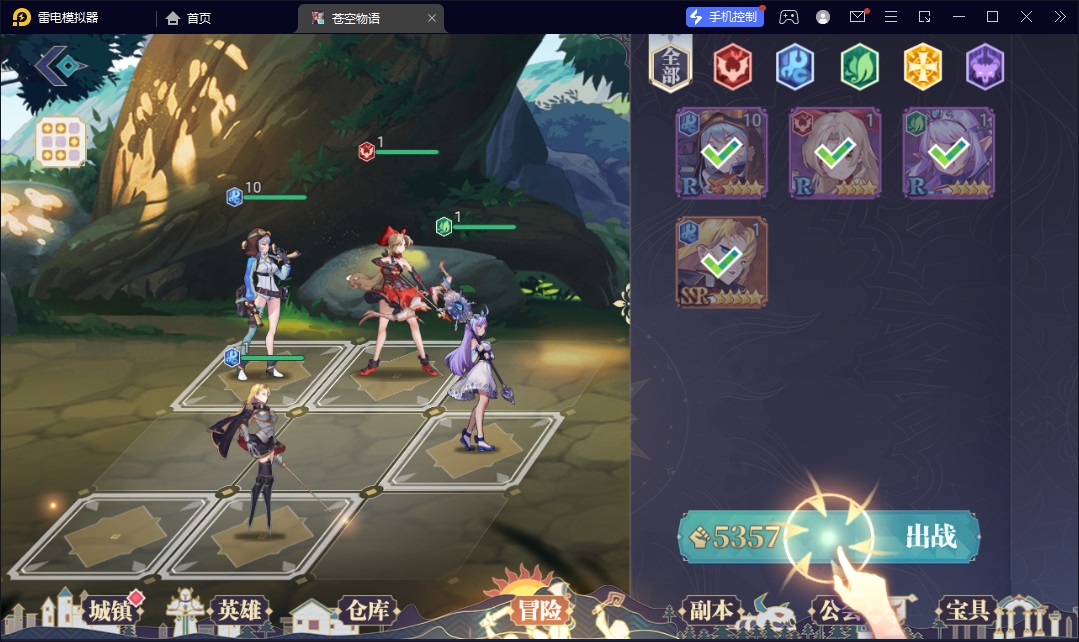Show all heroes with 全部 filter
The height and width of the screenshot is (642, 1079).
[671, 68]
